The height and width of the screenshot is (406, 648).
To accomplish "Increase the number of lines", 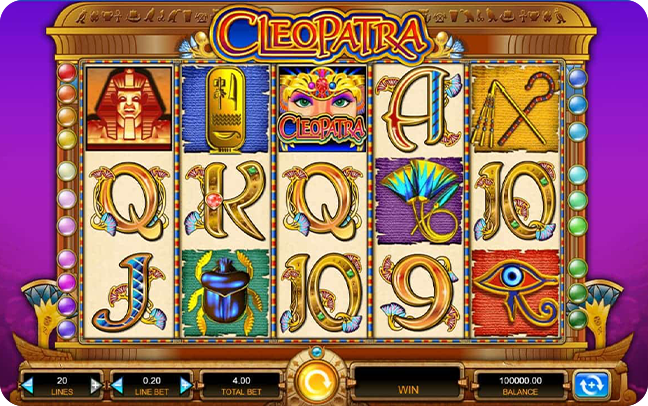I will pos(96,383).
